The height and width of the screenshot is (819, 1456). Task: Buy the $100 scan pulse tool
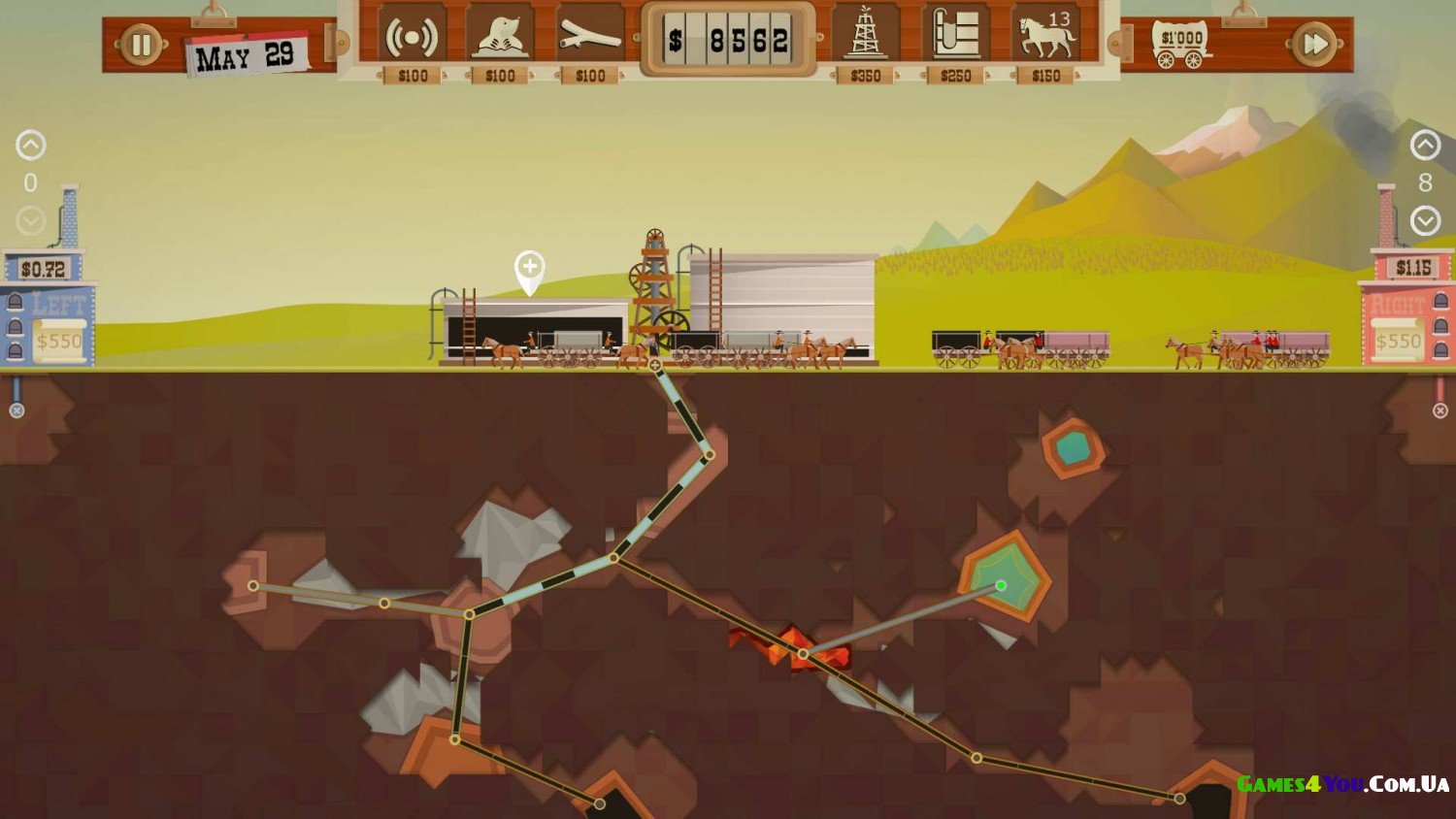(412, 39)
